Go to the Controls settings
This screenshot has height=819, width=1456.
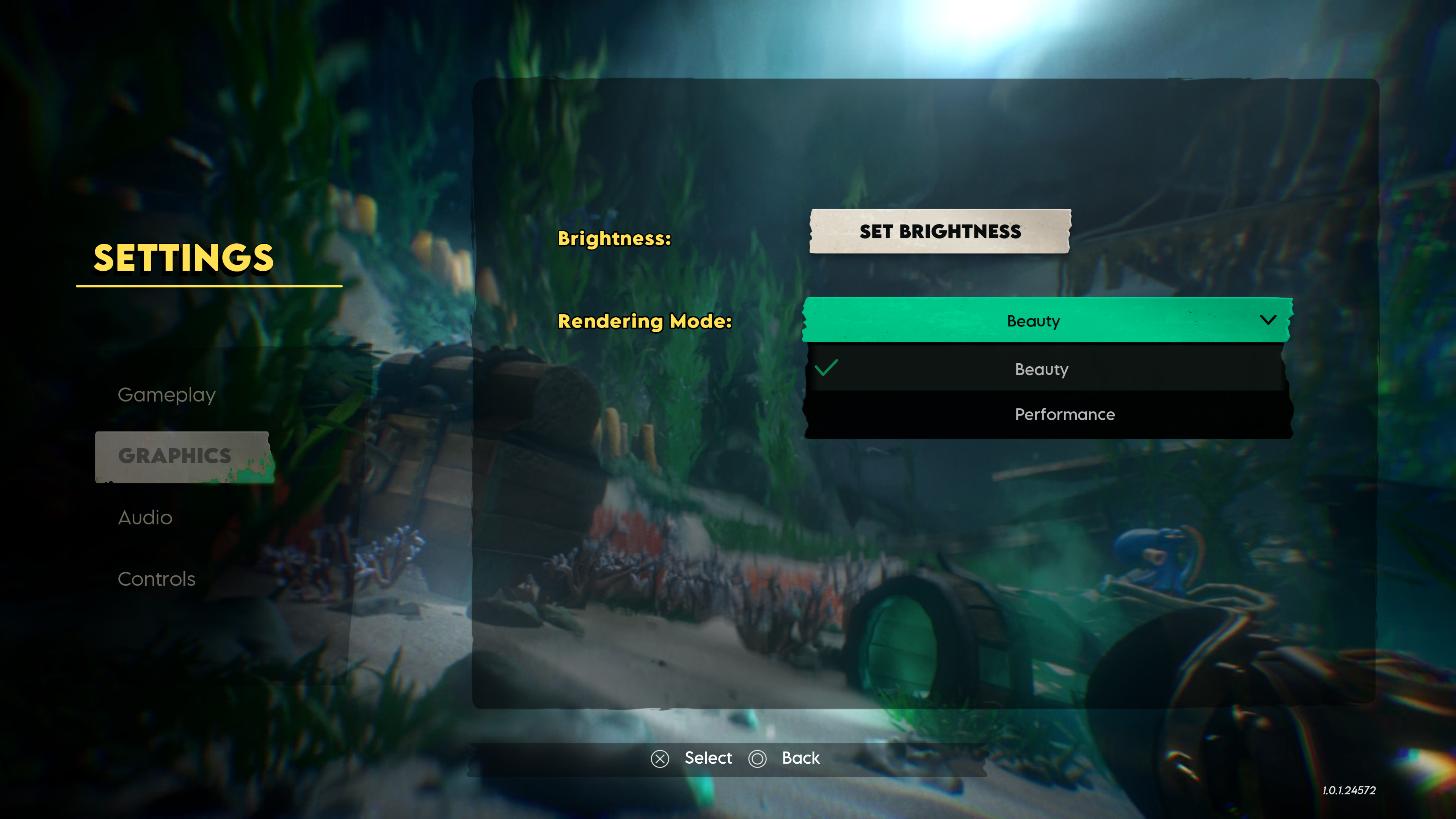coord(157,579)
